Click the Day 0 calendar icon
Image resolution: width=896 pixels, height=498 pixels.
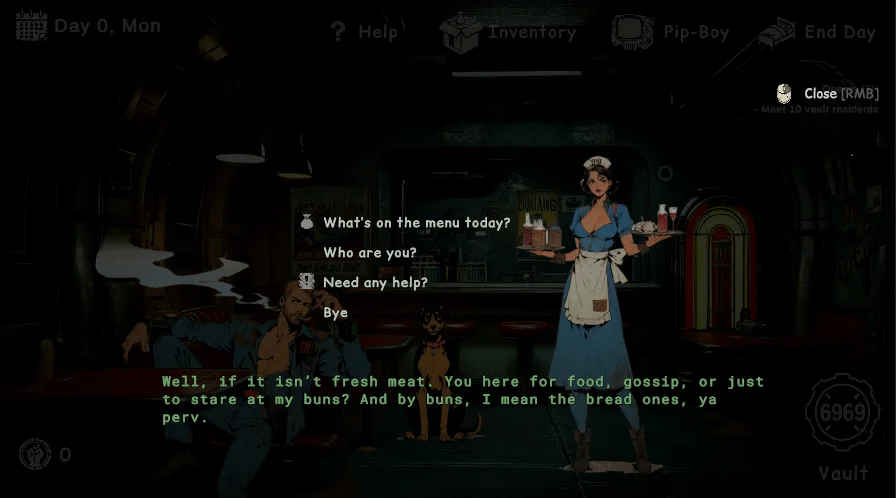click(x=32, y=26)
